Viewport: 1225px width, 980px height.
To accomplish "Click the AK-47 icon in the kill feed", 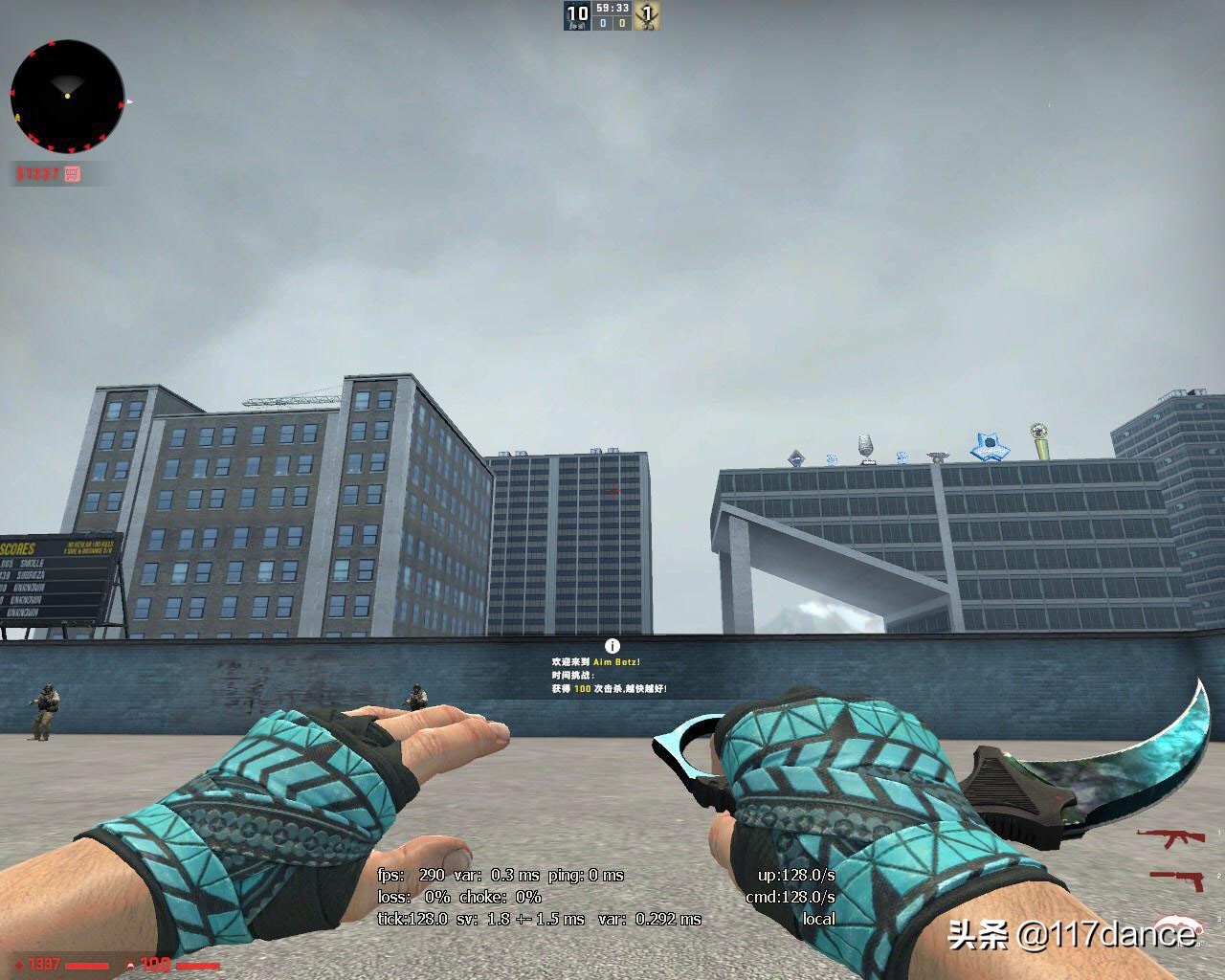I will pos(1169,837).
